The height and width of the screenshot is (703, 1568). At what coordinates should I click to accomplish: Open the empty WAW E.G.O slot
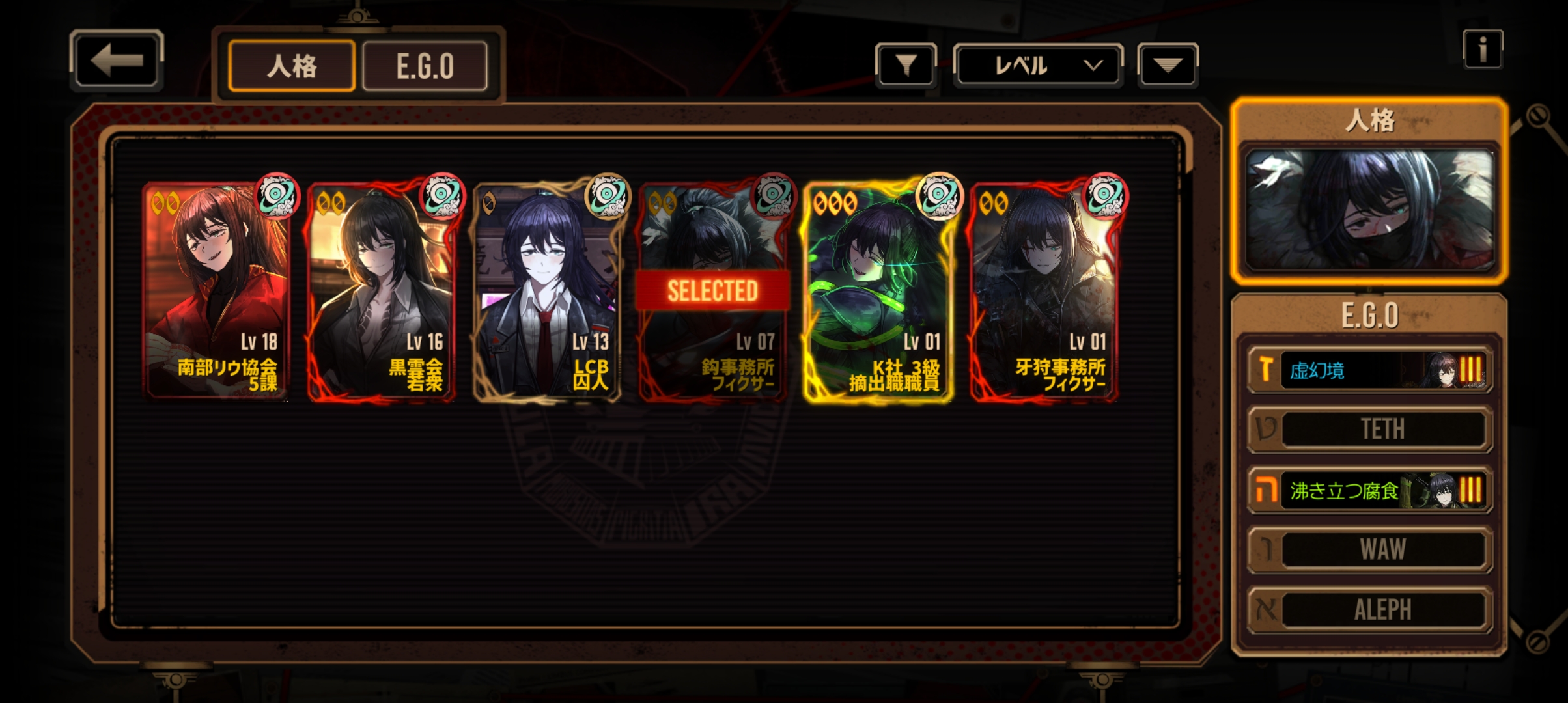point(1369,549)
